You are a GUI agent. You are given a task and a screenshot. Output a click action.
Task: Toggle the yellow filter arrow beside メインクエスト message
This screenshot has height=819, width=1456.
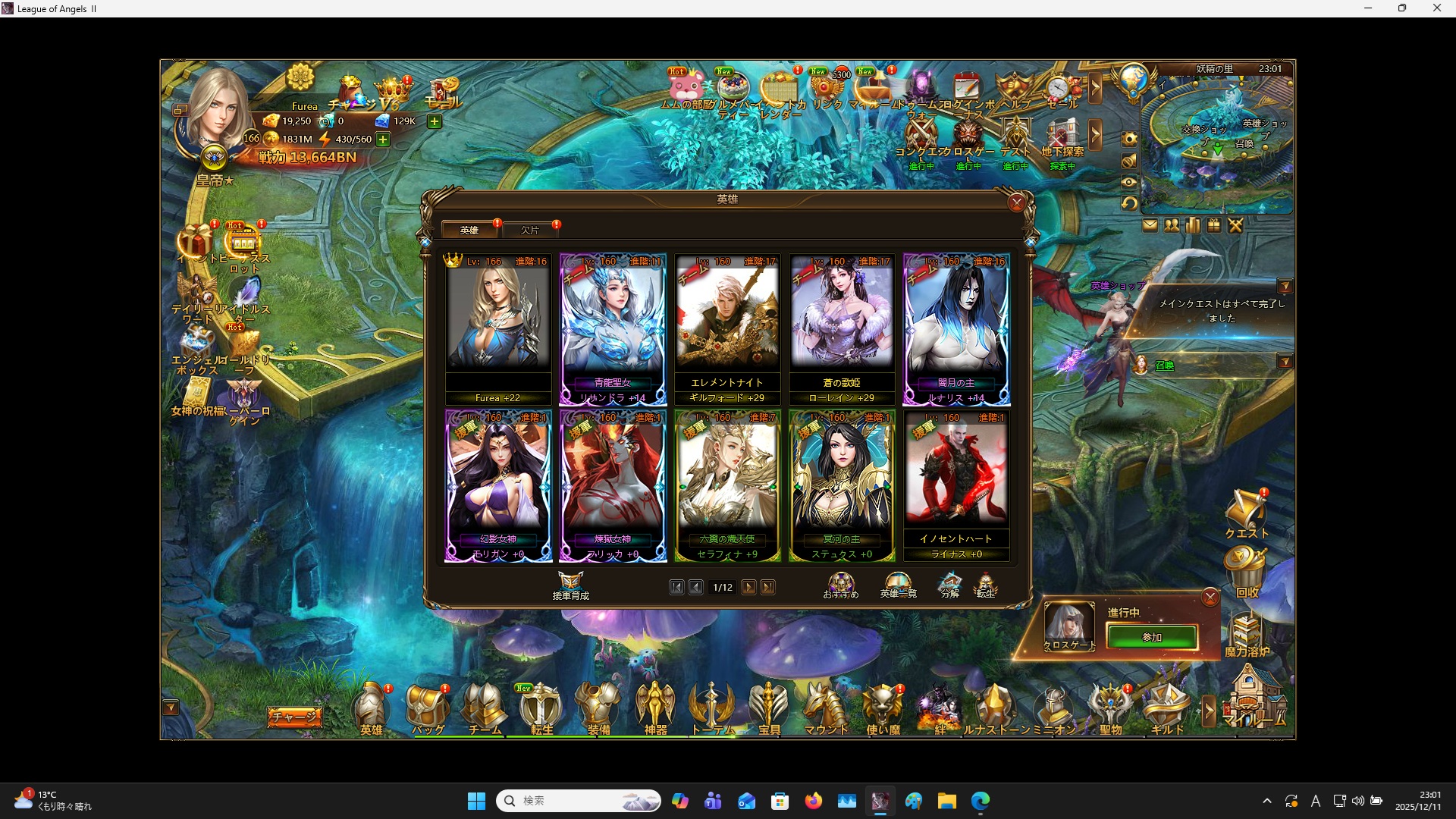(1287, 286)
